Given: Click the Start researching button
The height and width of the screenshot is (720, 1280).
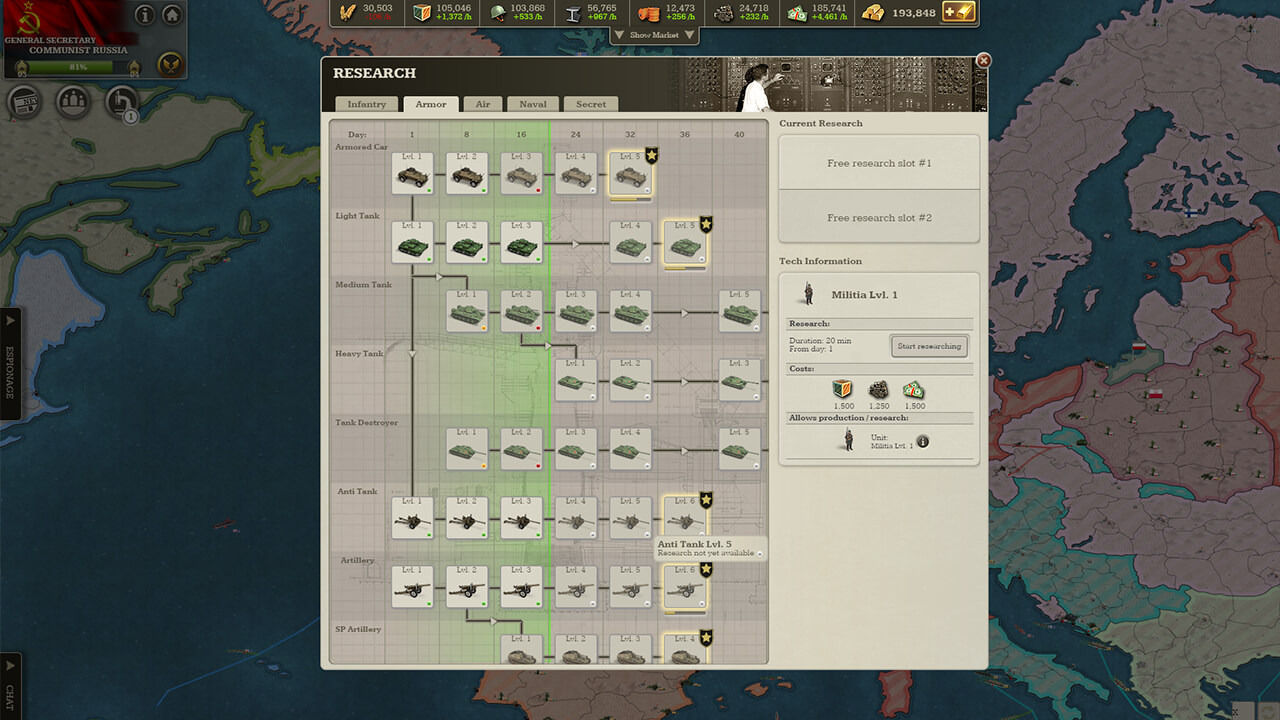Looking at the screenshot, I should (929, 346).
